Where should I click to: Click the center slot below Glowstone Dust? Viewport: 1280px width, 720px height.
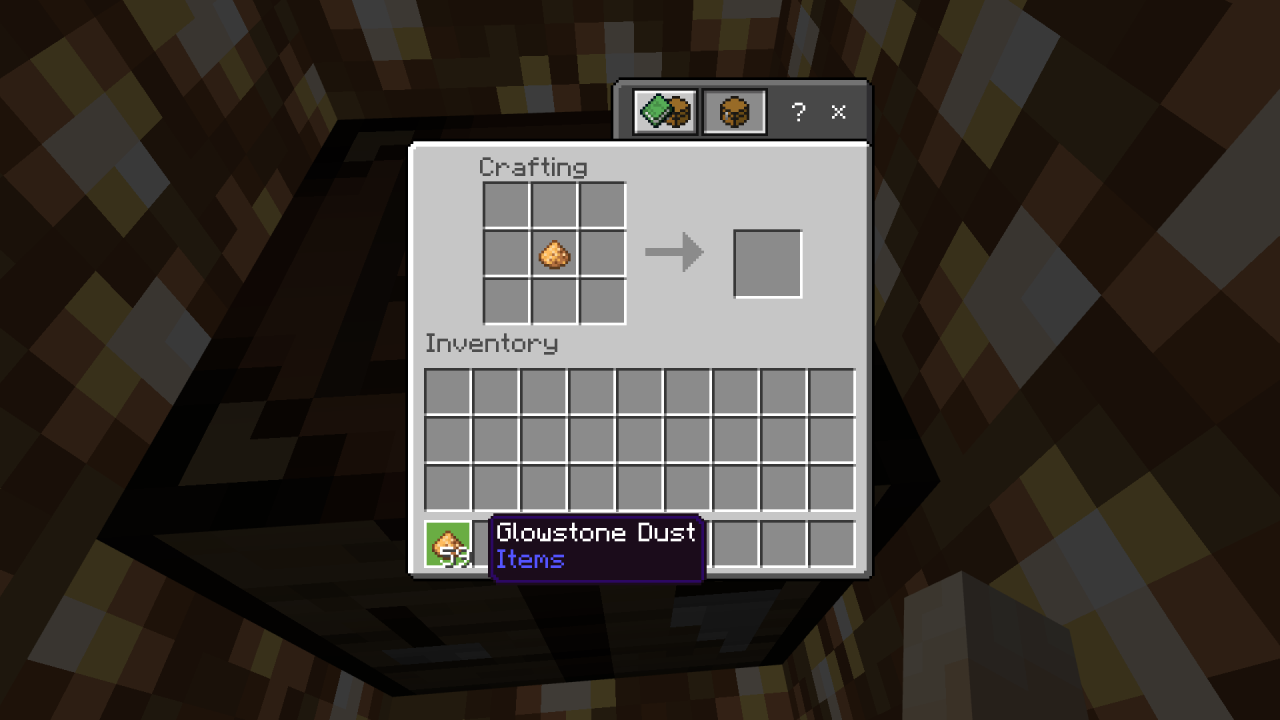point(554,301)
